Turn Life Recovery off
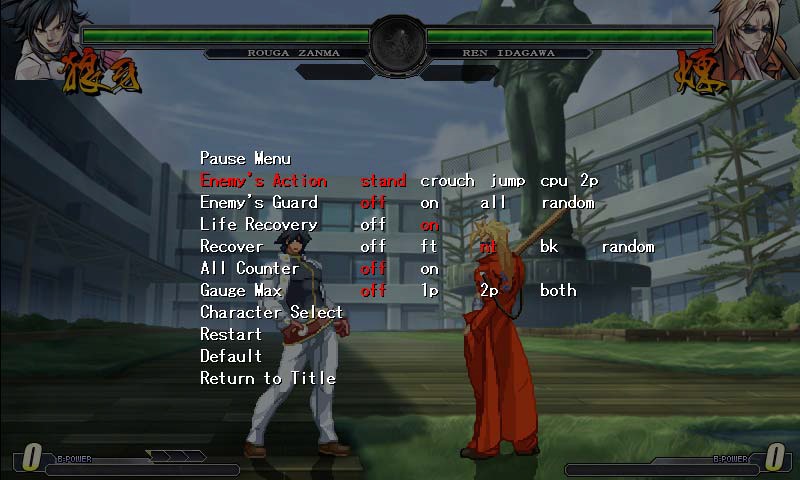 373,225
